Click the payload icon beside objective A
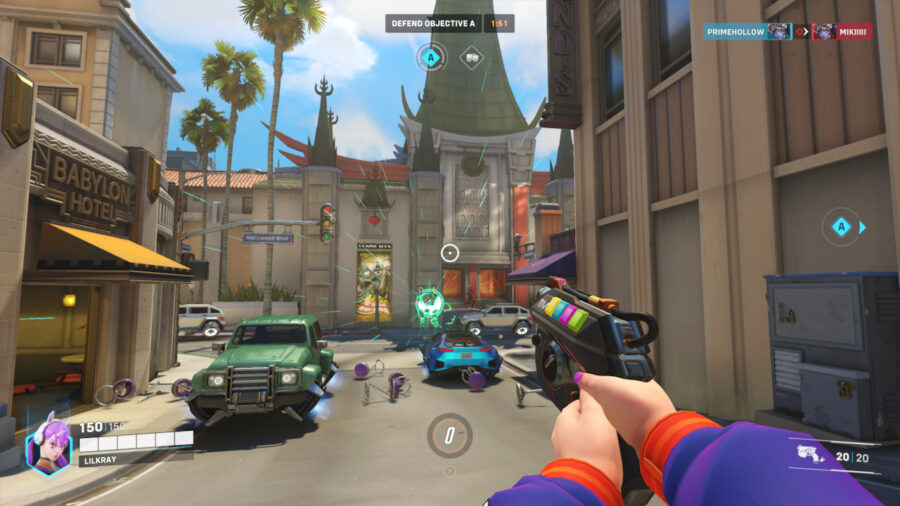Viewport: 900px width, 506px height. tap(471, 58)
